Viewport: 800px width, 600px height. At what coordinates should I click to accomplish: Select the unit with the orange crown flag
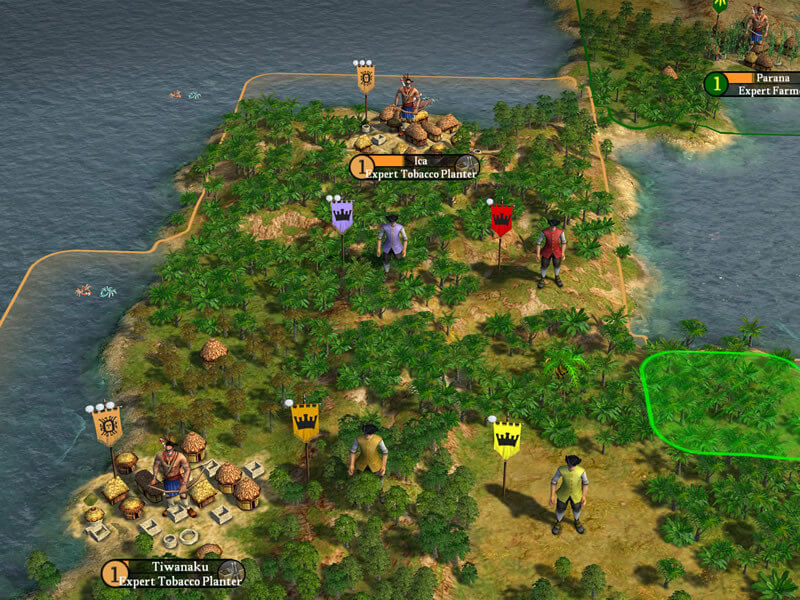click(x=368, y=452)
